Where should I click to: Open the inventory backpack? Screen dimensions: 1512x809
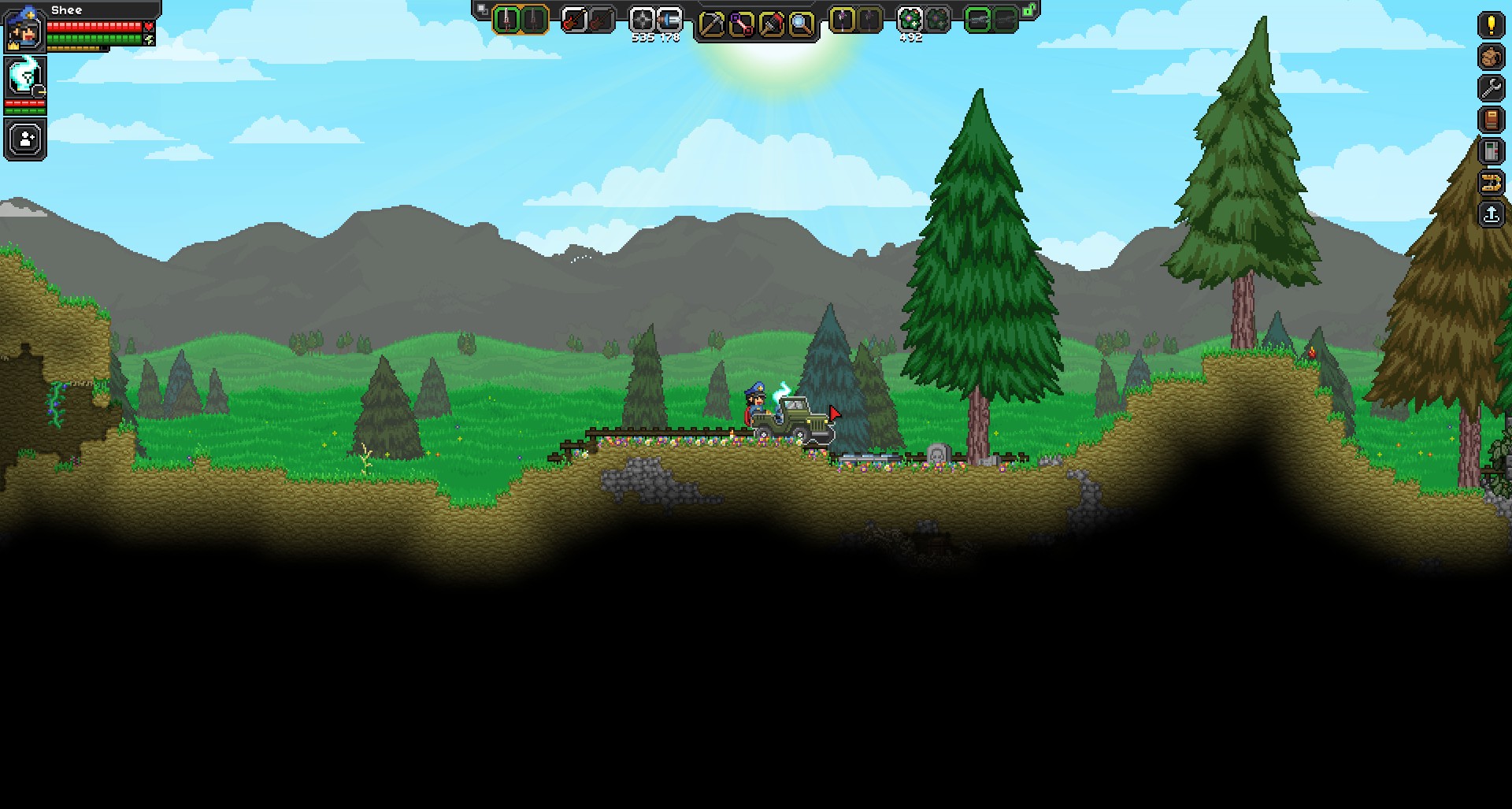(x=1491, y=57)
